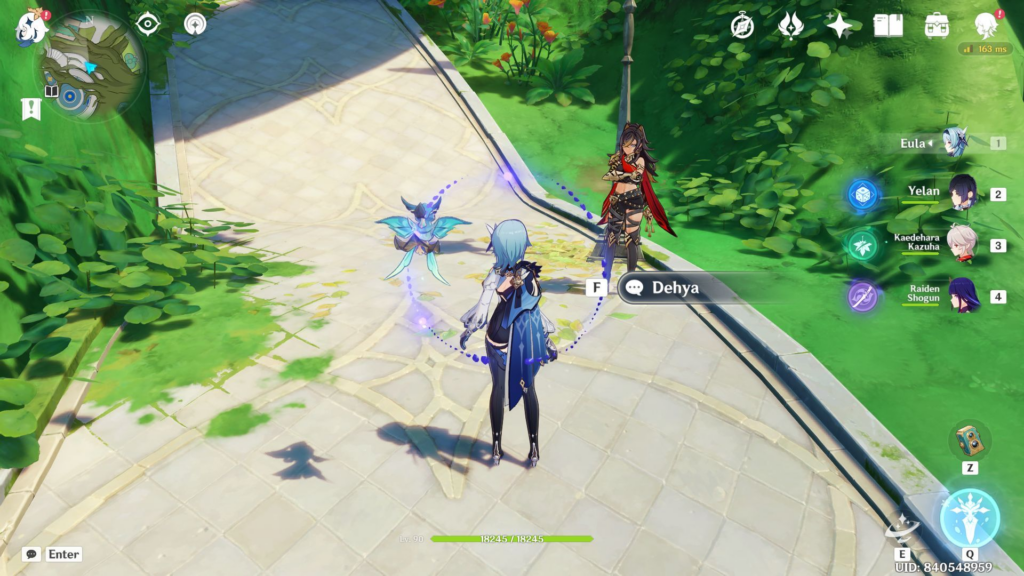Open the character head silhouette icon
Image resolution: width=1024 pixels, height=576 pixels.
987,26
